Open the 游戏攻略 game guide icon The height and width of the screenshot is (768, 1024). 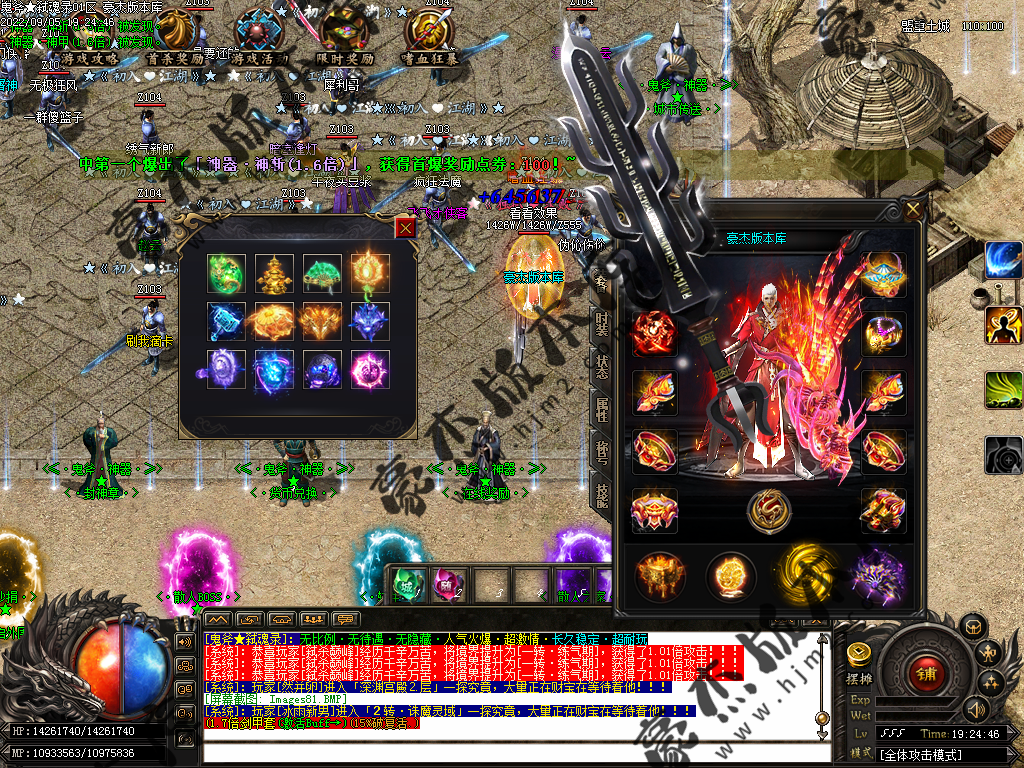coord(88,38)
